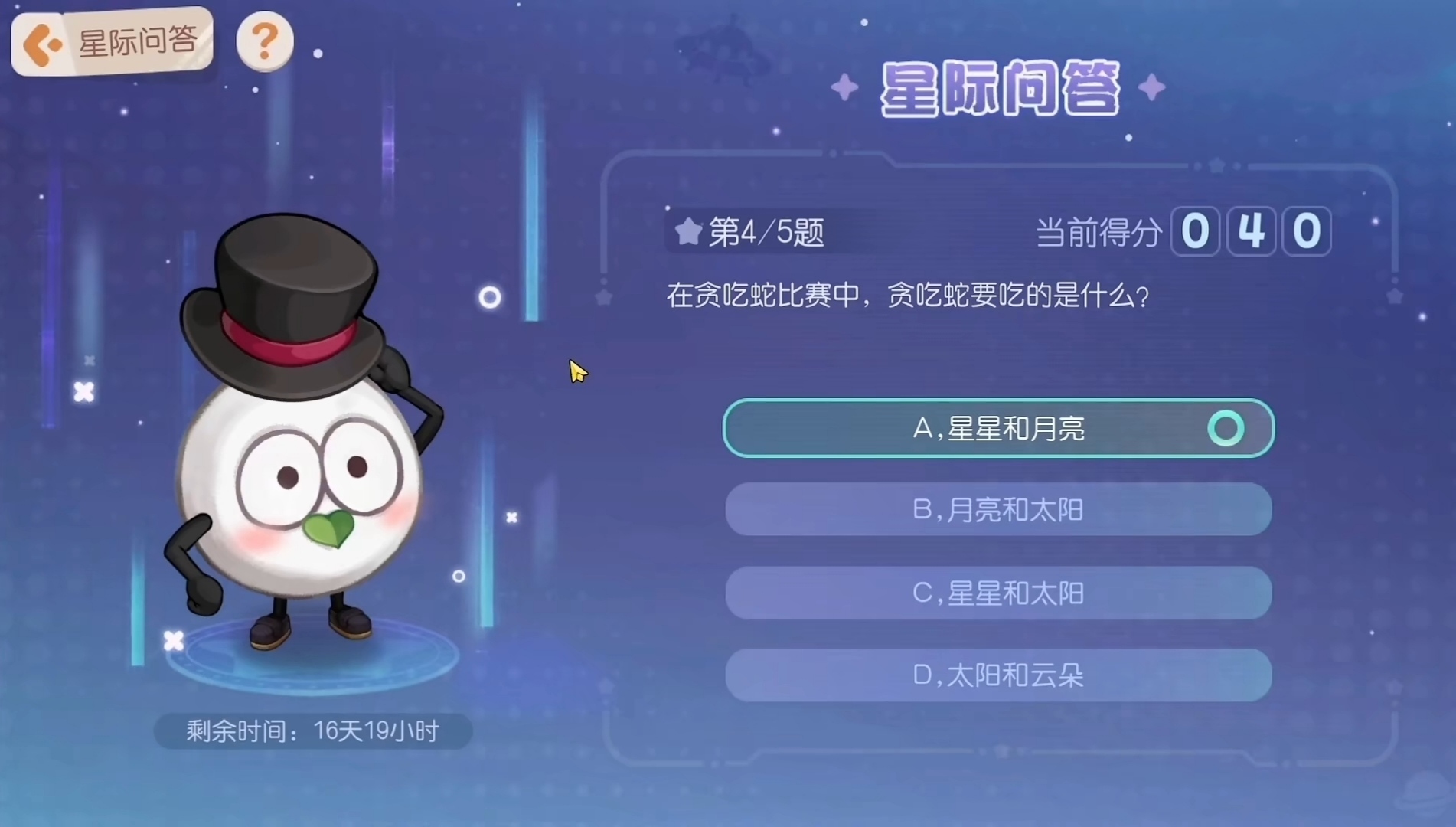The width and height of the screenshot is (1456, 827).
Task: Click the 剩余时间 countdown banner
Action: tap(311, 731)
